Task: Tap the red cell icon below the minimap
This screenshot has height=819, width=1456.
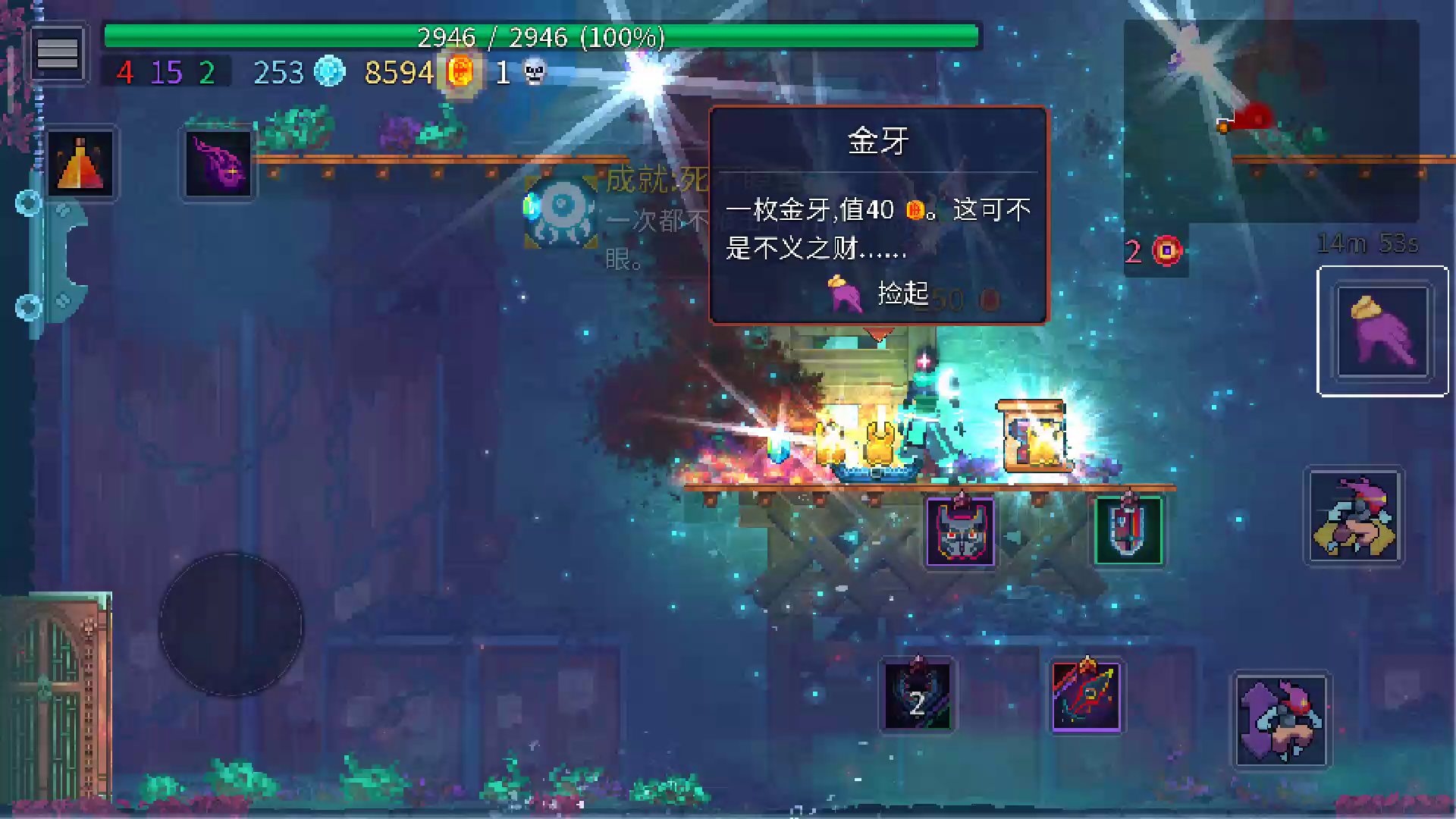Action: 1166,250
